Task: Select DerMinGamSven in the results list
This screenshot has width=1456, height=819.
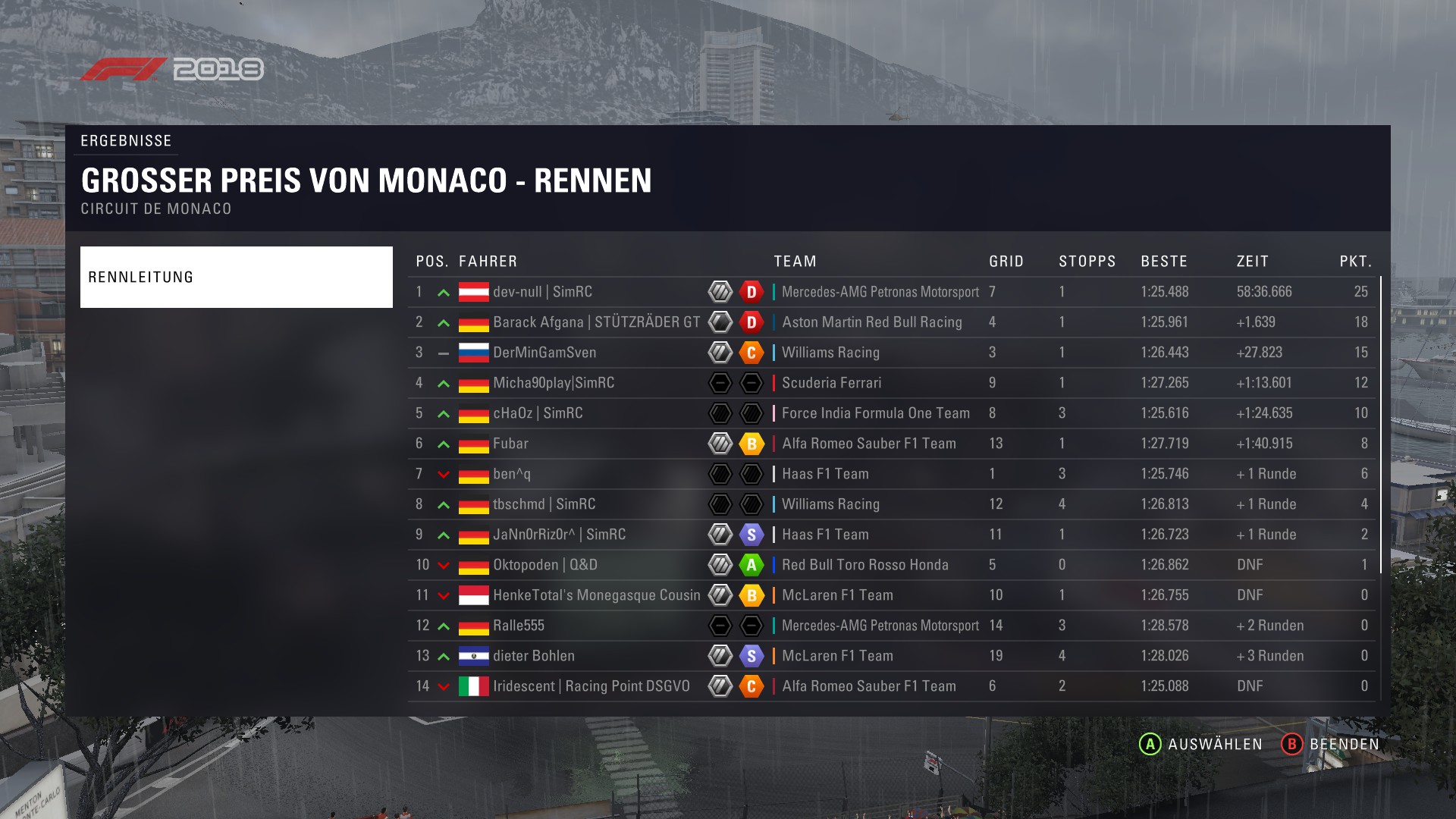Action: click(x=544, y=353)
